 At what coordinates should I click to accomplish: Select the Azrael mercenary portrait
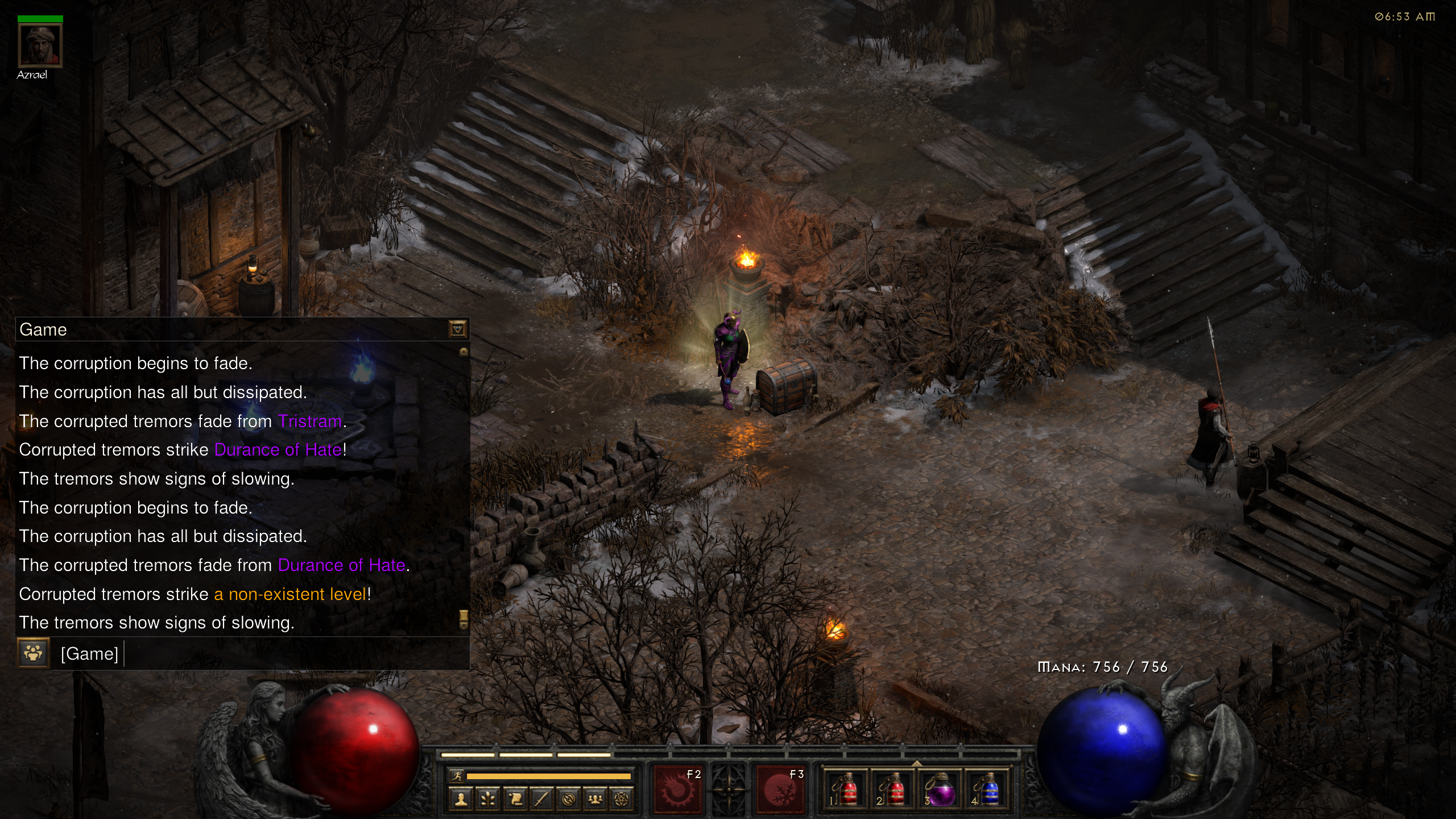click(x=40, y=45)
